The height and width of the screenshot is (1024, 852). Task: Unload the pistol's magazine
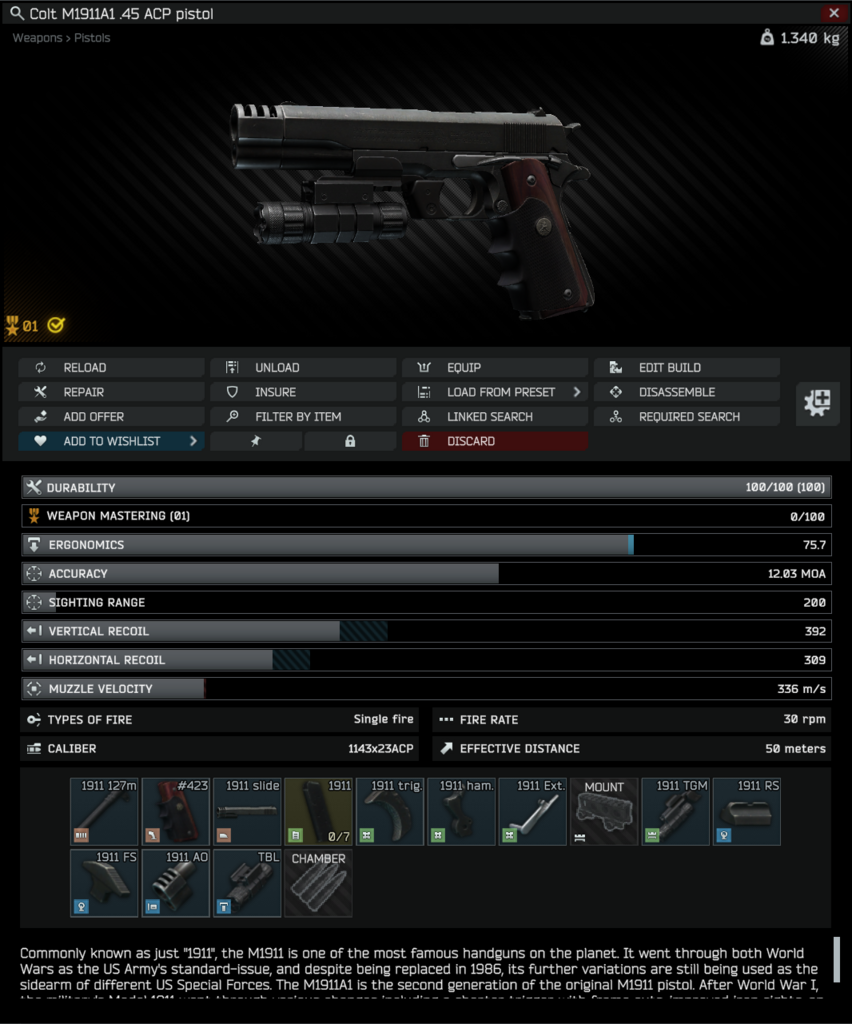[x=302, y=368]
